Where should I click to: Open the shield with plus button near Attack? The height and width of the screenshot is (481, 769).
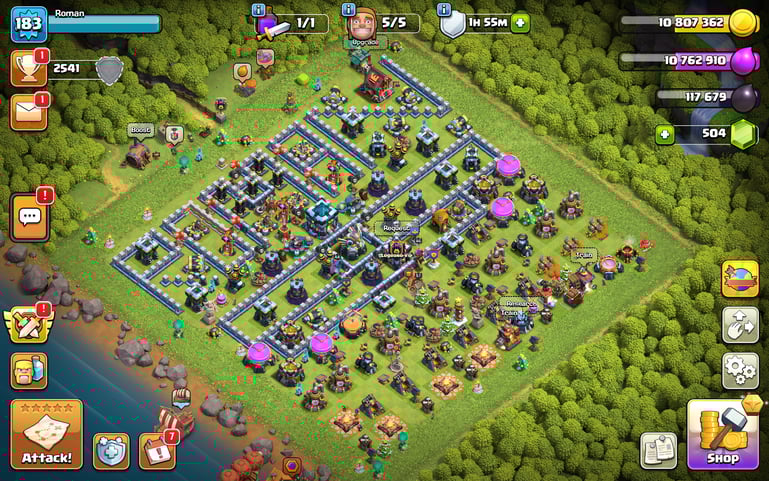[x=111, y=451]
